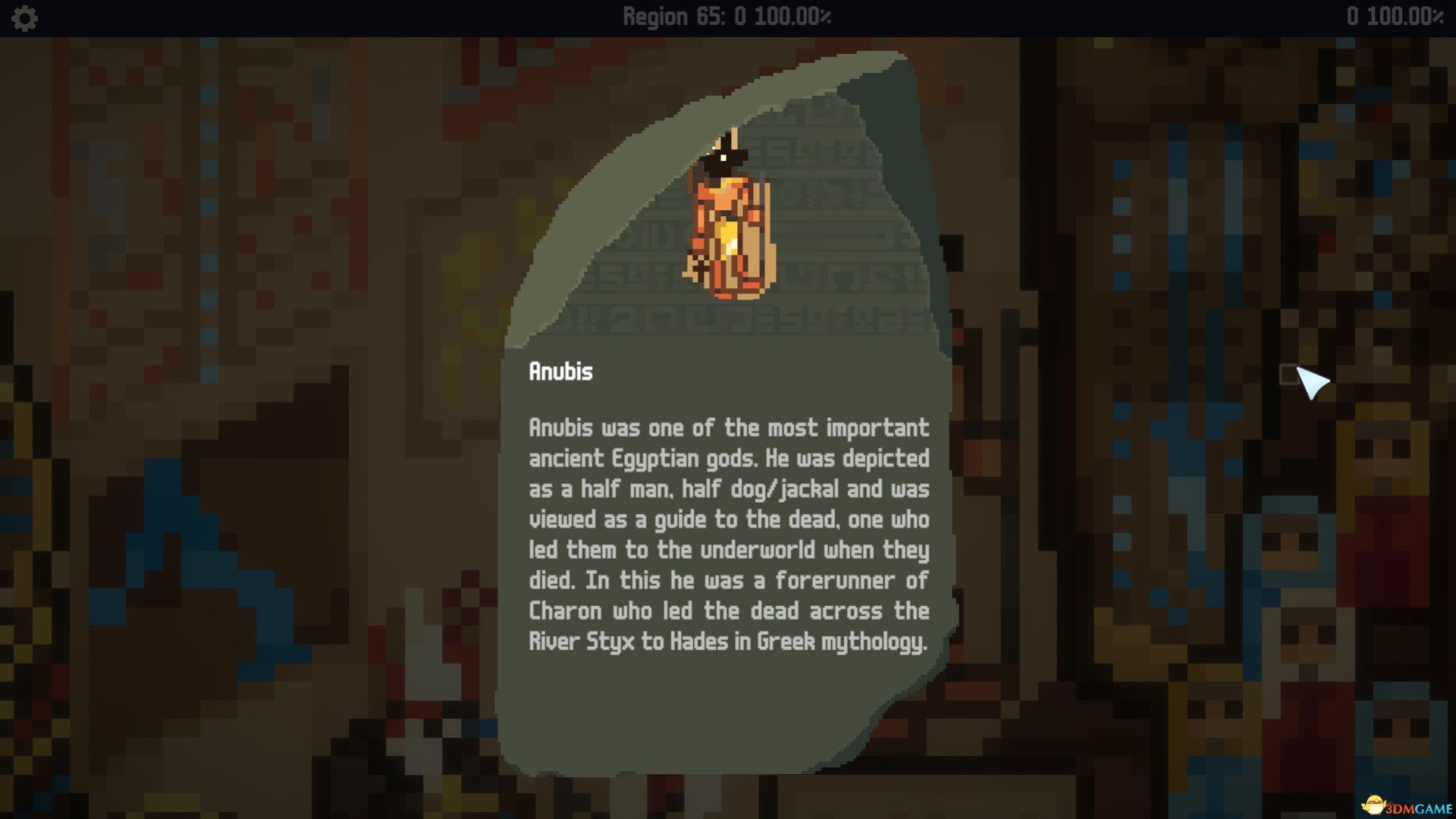Viewport: 1456px width, 819px height.
Task: Click Anubis's jackal head
Action: (722, 159)
